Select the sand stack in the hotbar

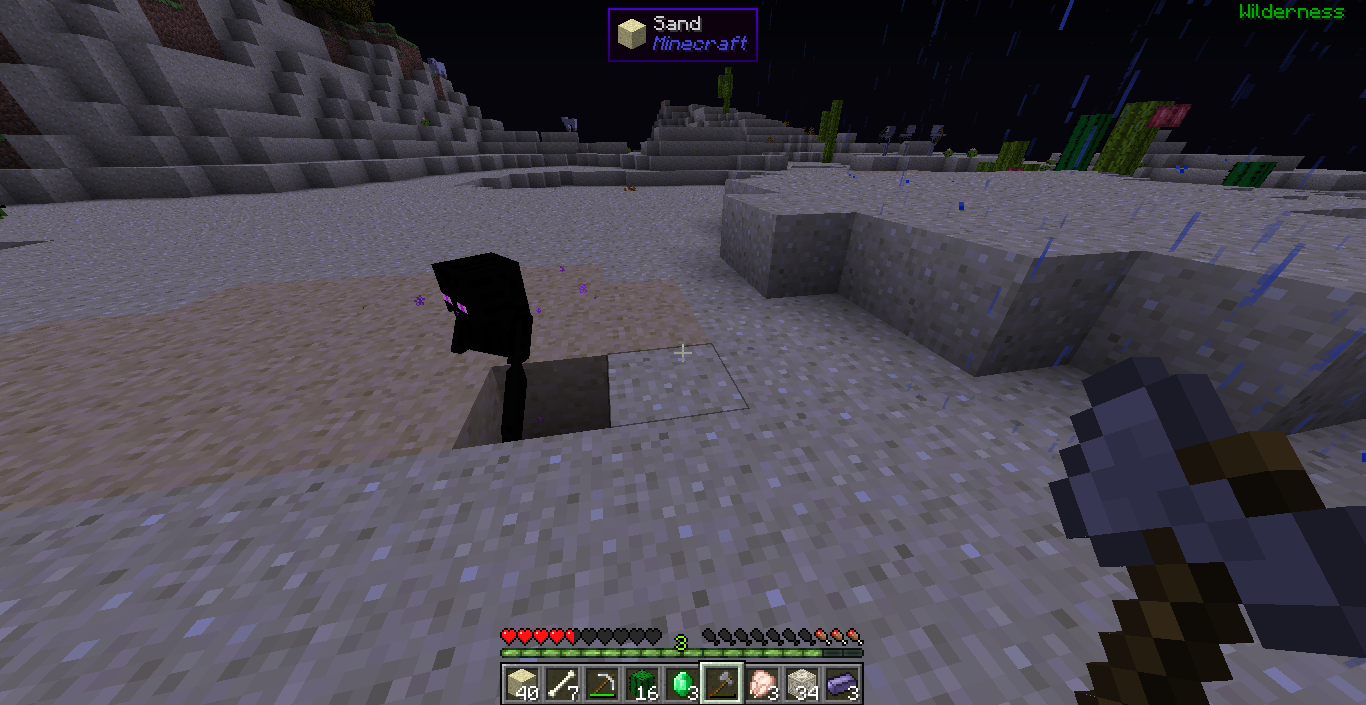click(520, 684)
